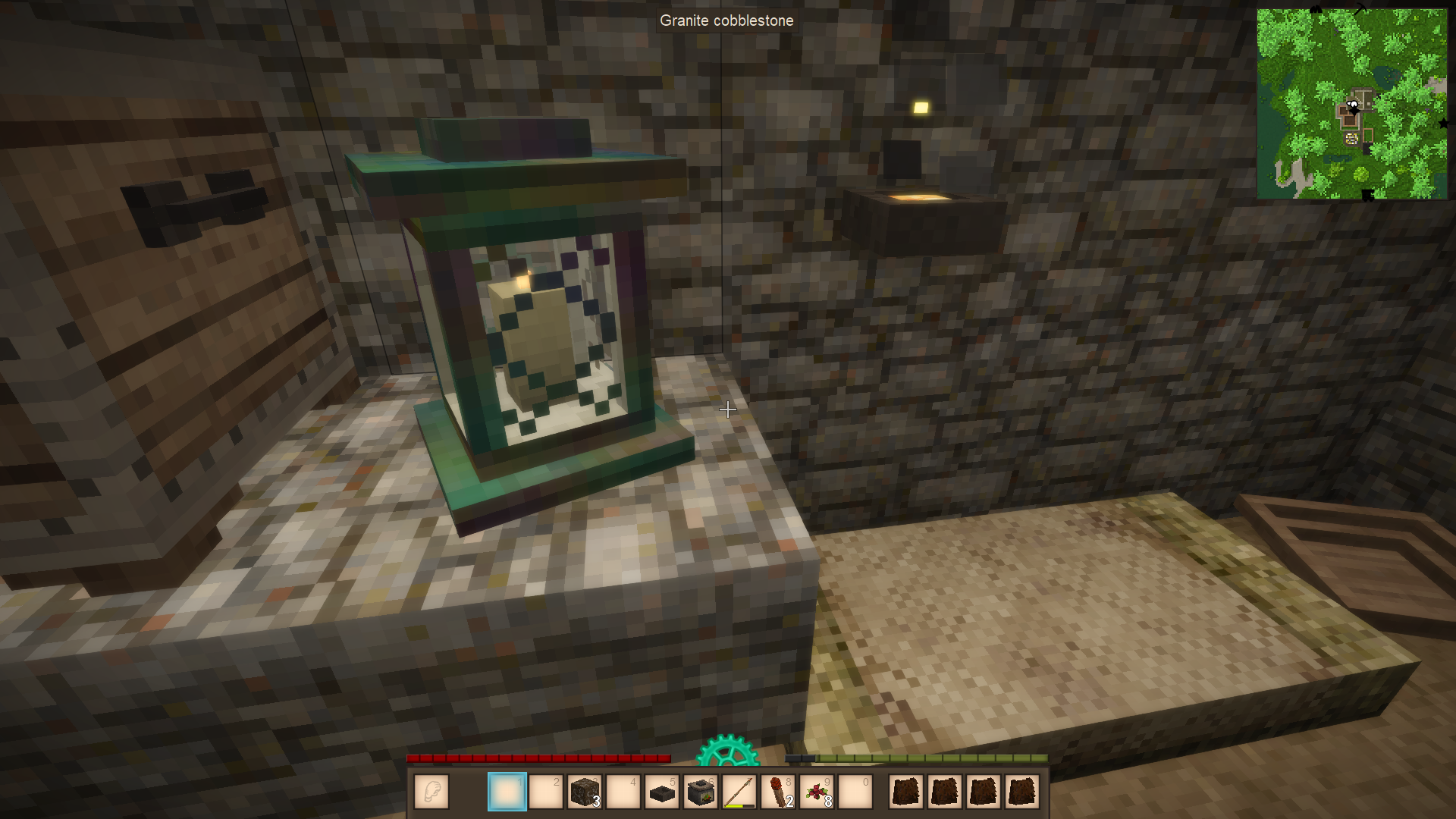Select the dark stone block stack in slot 3
Image resolution: width=1456 pixels, height=819 pixels.
[x=585, y=792]
